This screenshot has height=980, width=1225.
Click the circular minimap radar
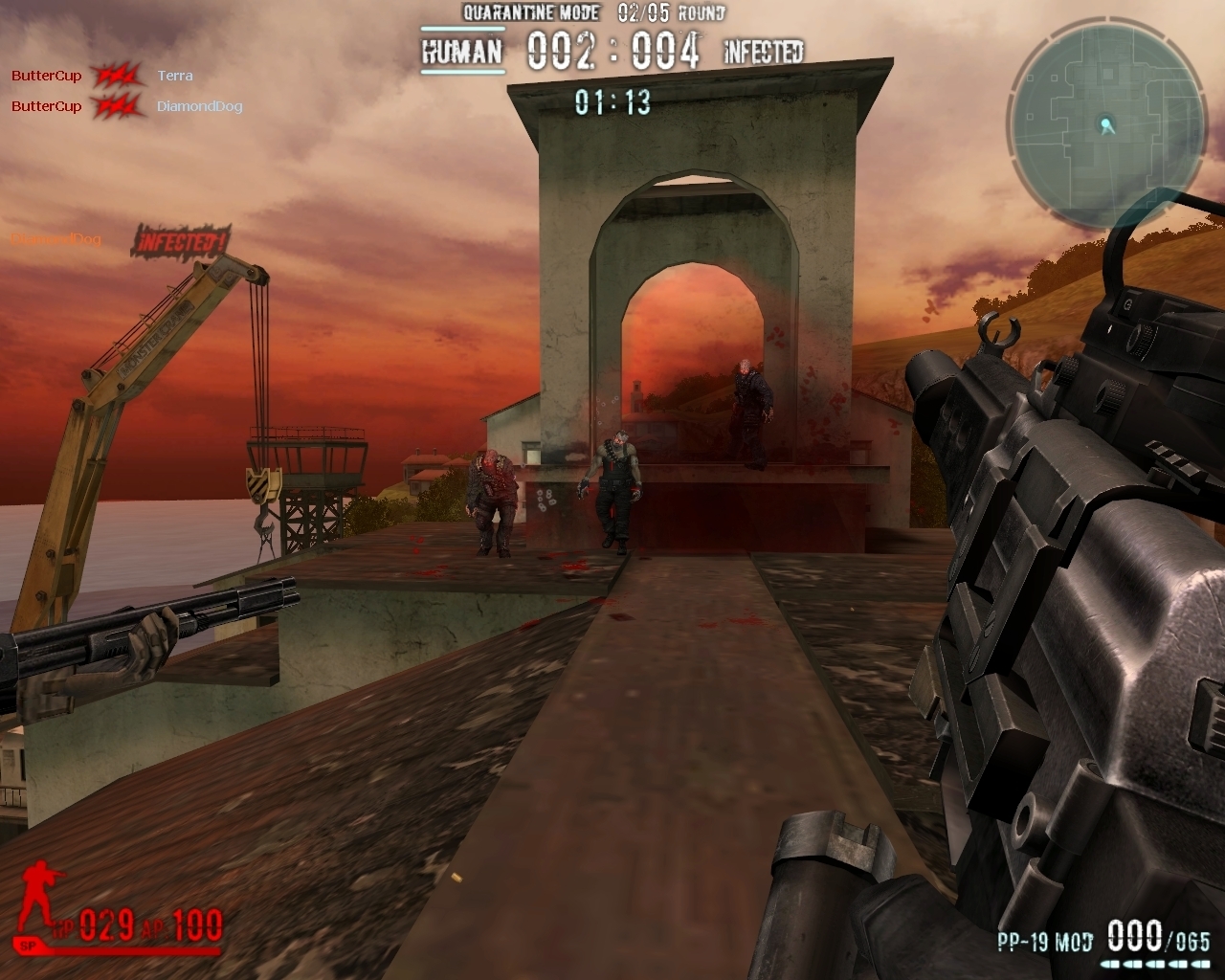click(1106, 125)
